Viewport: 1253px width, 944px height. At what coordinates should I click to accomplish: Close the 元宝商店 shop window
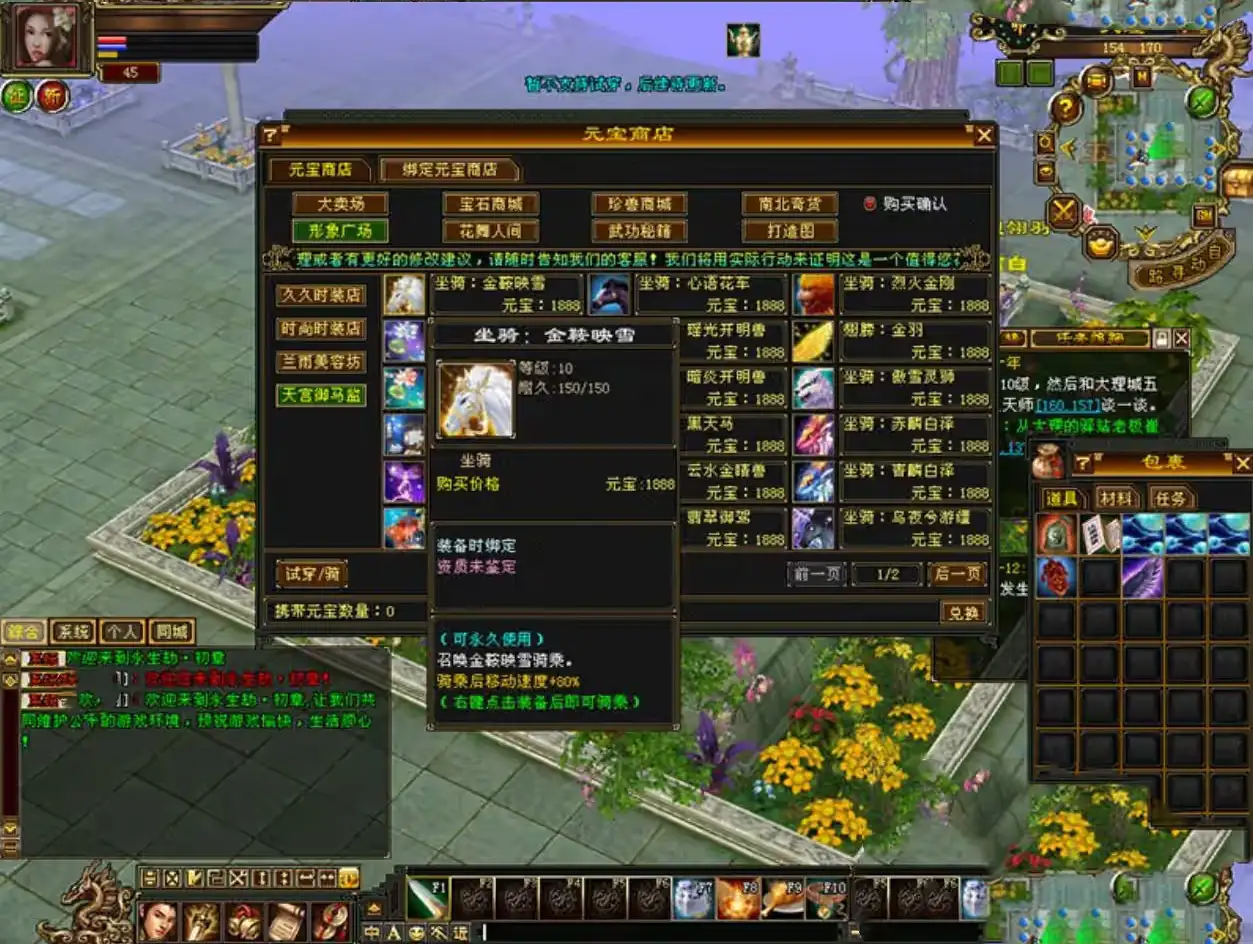pyautogui.click(x=984, y=135)
